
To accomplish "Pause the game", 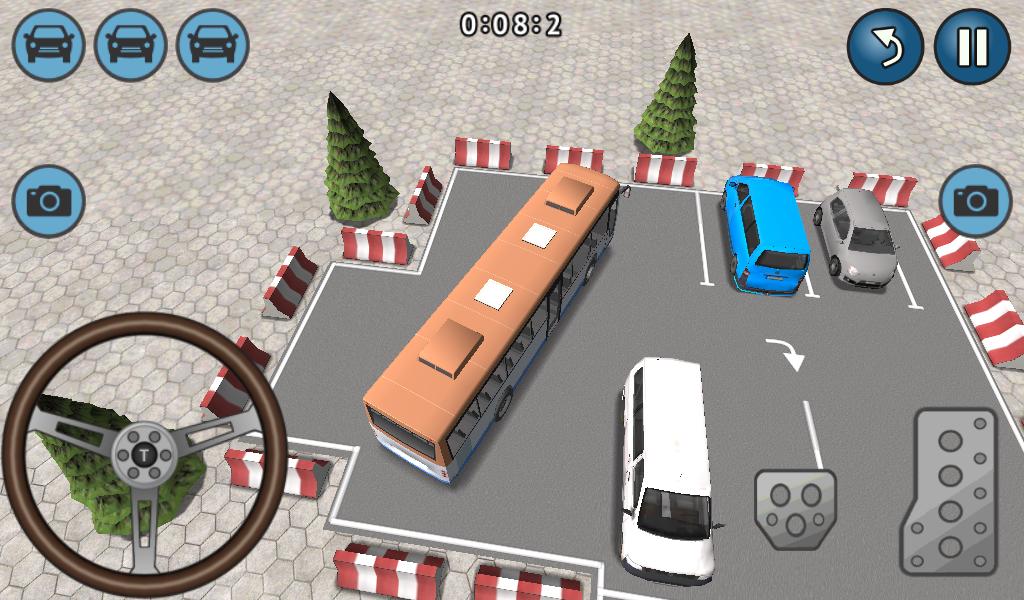I will click(x=972, y=47).
